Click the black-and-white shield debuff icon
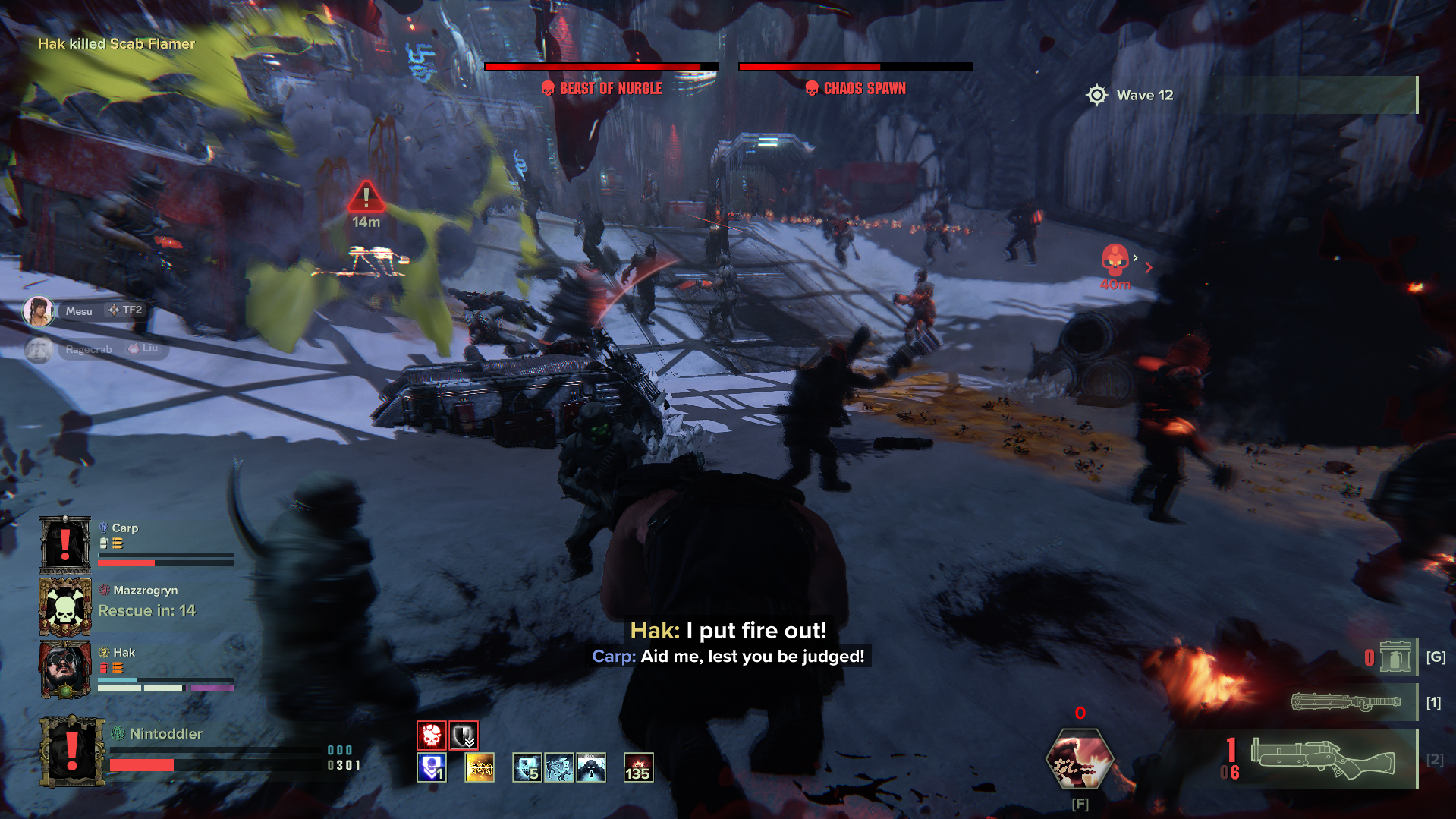The width and height of the screenshot is (1456, 819). click(464, 735)
